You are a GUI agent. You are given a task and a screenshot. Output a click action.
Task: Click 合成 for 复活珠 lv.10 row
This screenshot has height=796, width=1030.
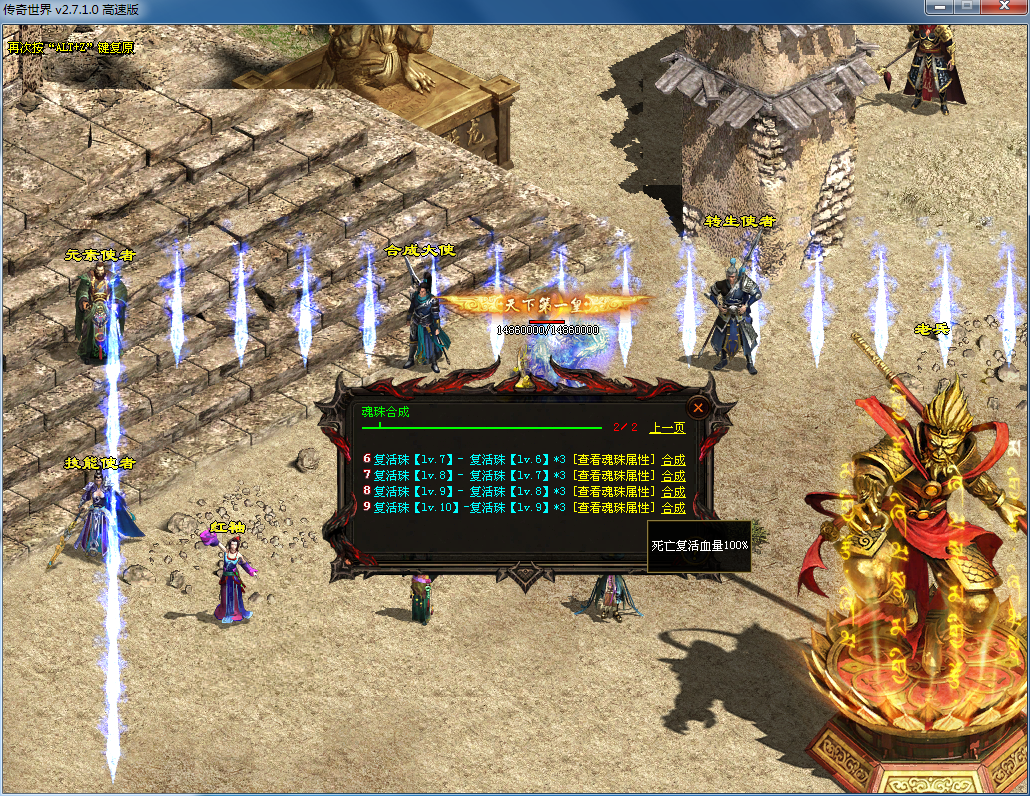(673, 508)
